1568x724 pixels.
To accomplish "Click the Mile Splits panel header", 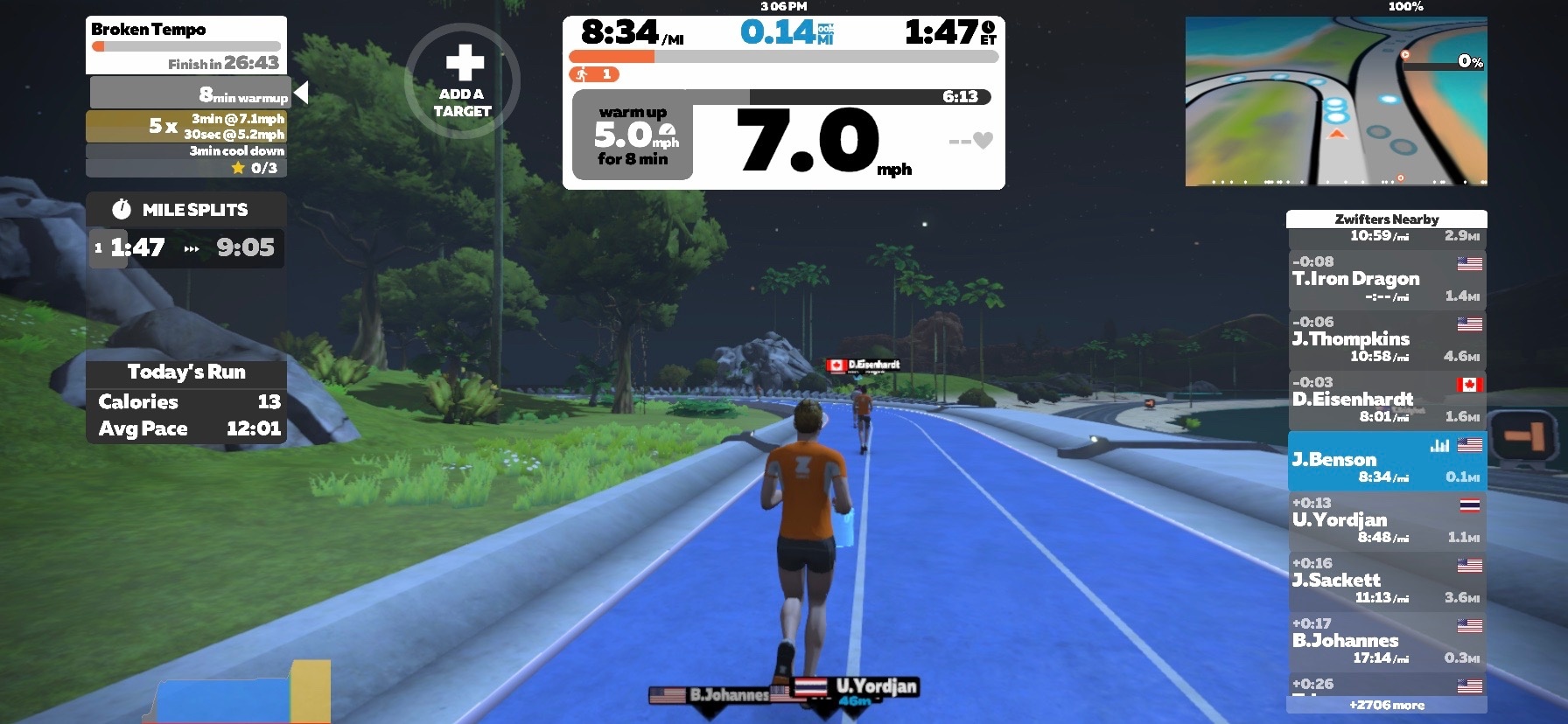I will [185, 210].
